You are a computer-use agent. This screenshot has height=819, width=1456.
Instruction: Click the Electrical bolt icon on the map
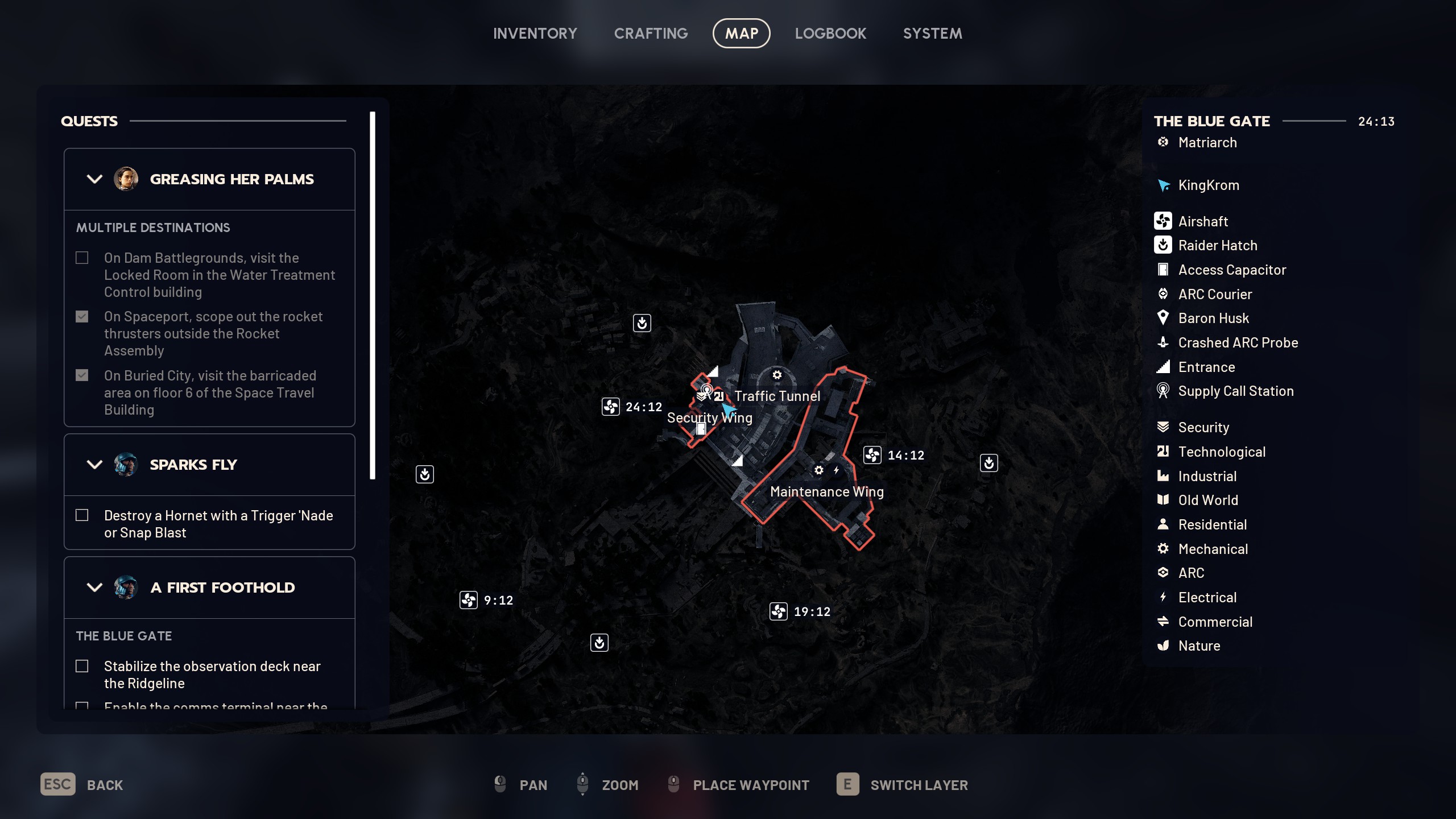[x=836, y=470]
